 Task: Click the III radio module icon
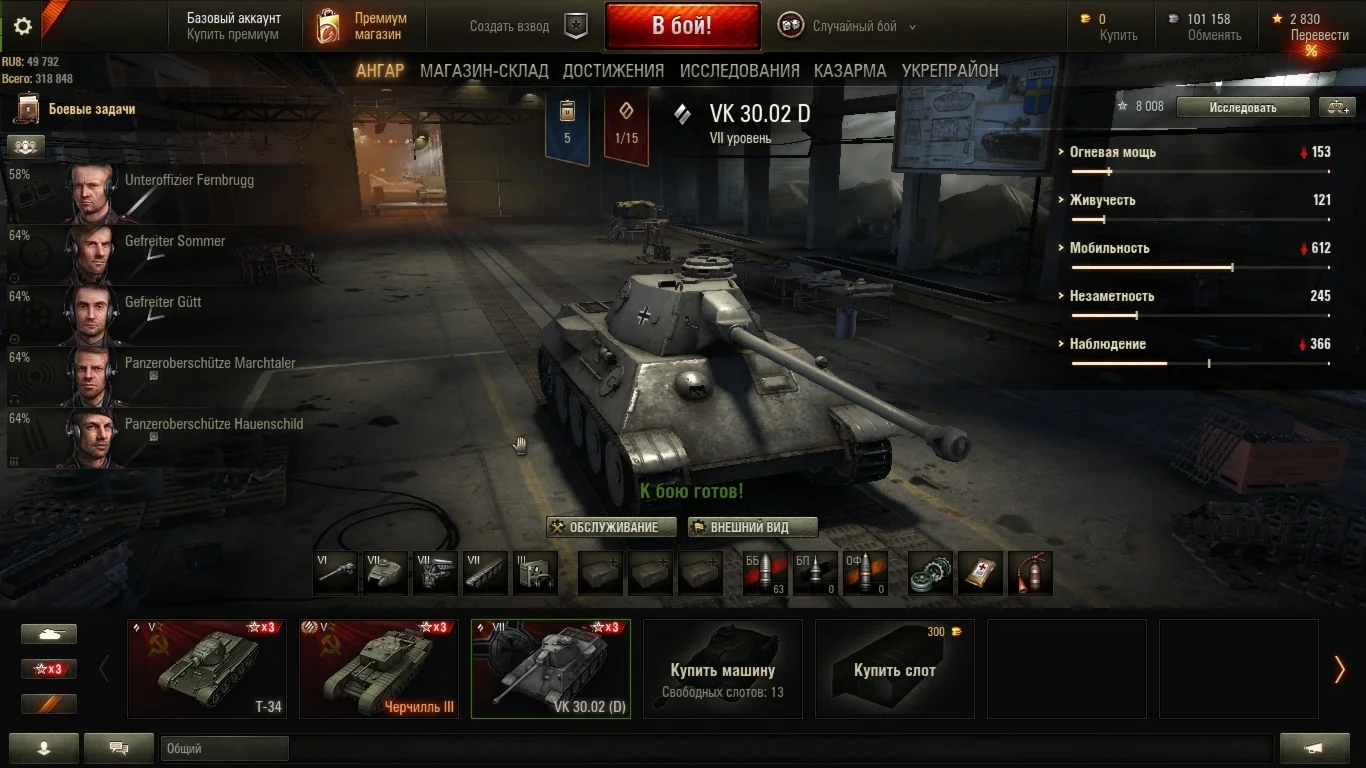coord(535,572)
